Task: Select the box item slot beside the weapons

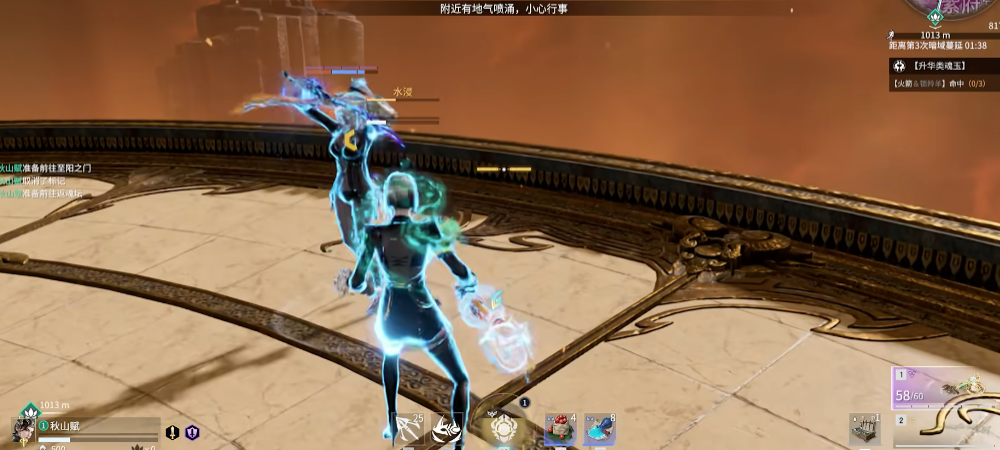Action: pyautogui.click(x=864, y=429)
